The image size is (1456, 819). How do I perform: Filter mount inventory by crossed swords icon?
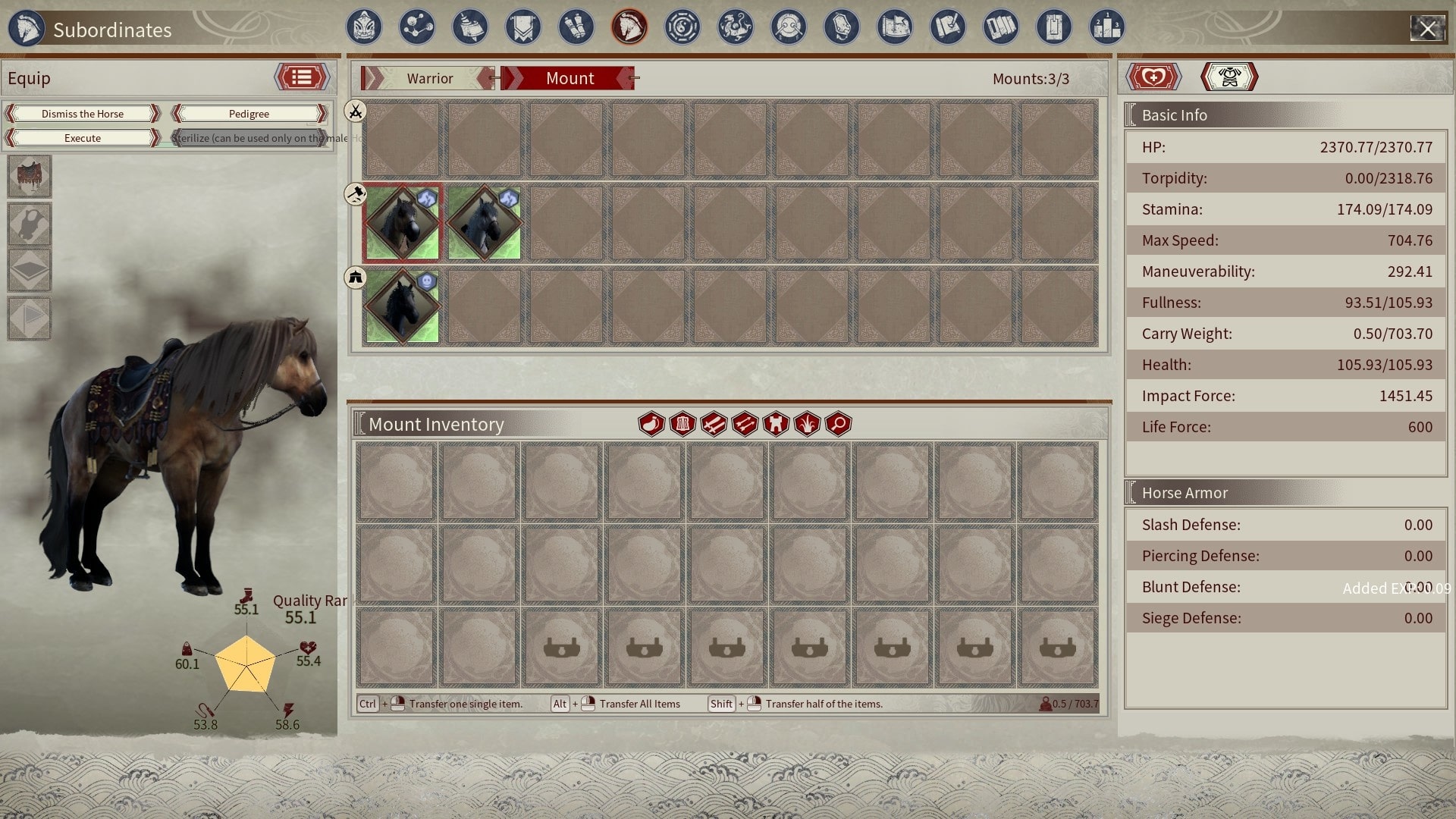[x=714, y=424]
